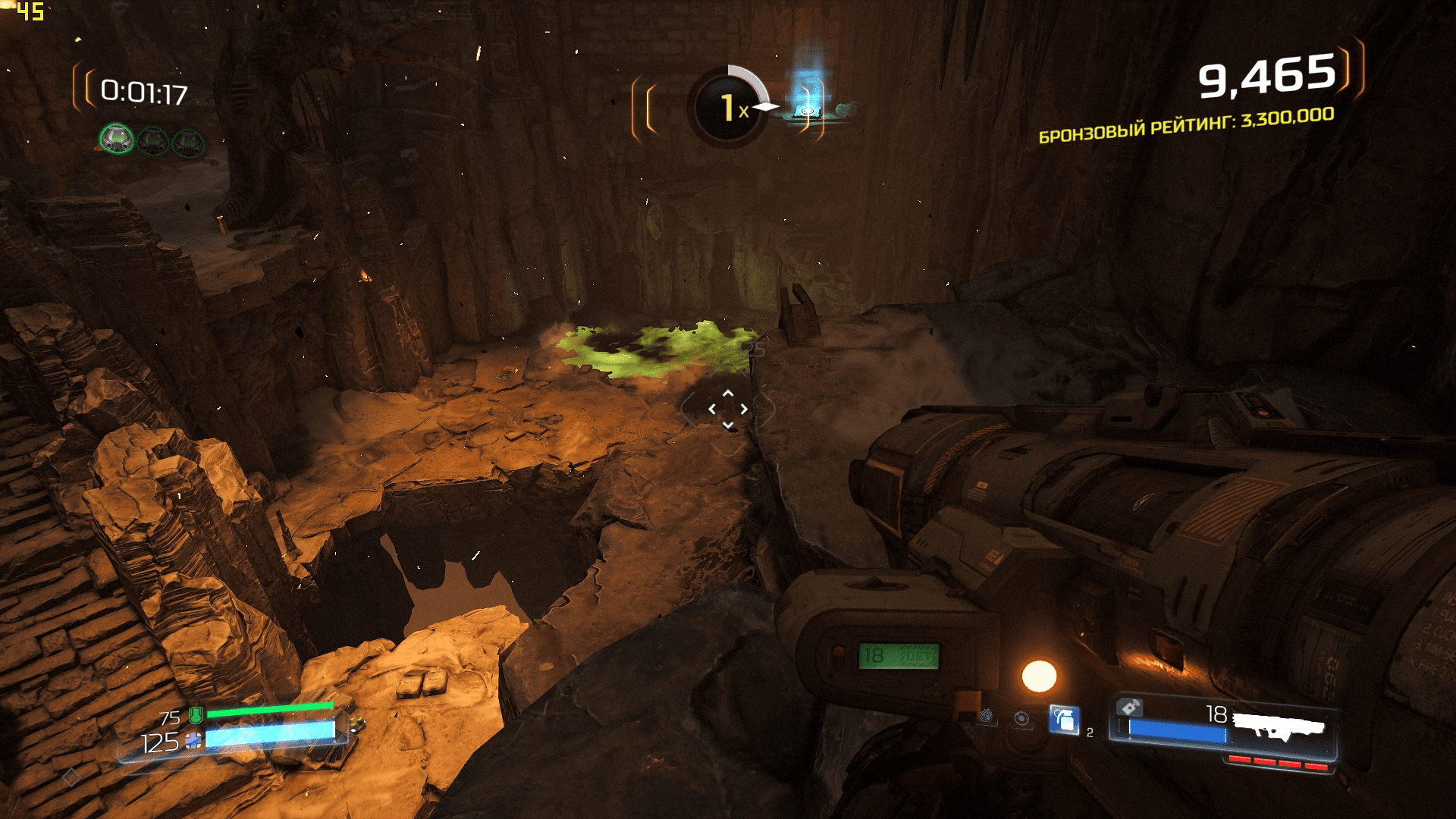Click the blue glowing objective marker icon

click(x=808, y=97)
